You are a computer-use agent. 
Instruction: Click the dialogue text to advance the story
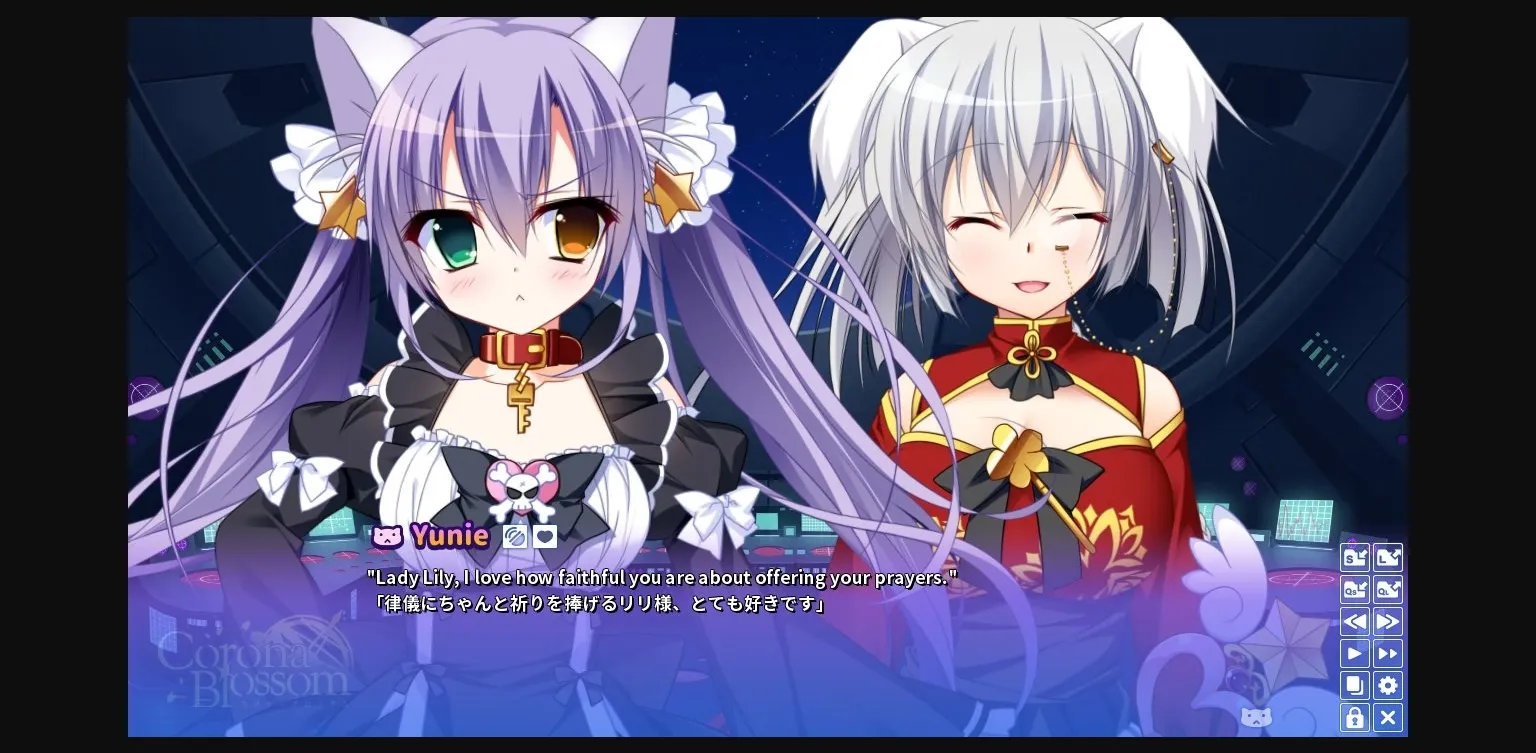tap(660, 590)
